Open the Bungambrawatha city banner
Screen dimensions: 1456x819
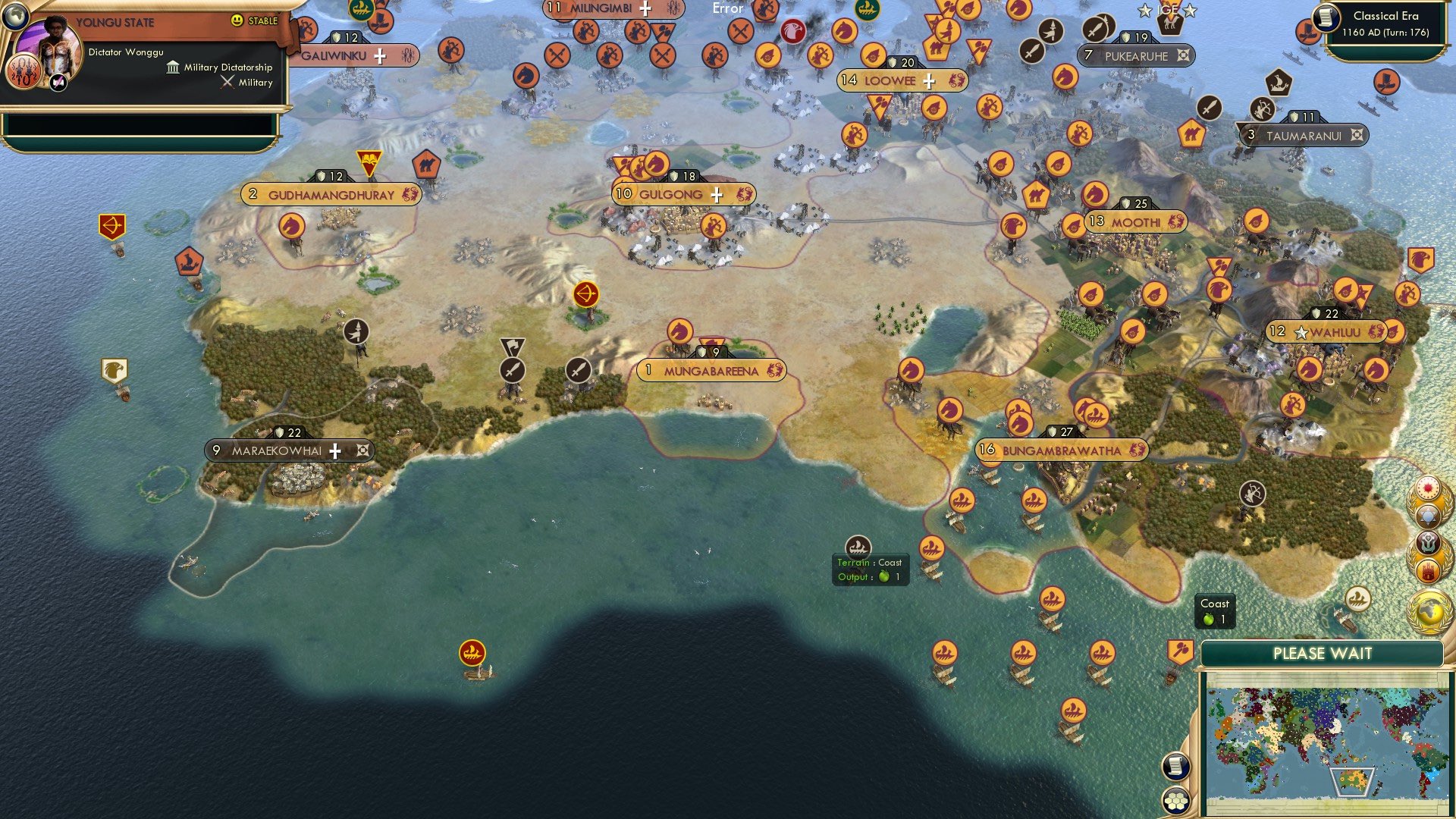click(1061, 450)
